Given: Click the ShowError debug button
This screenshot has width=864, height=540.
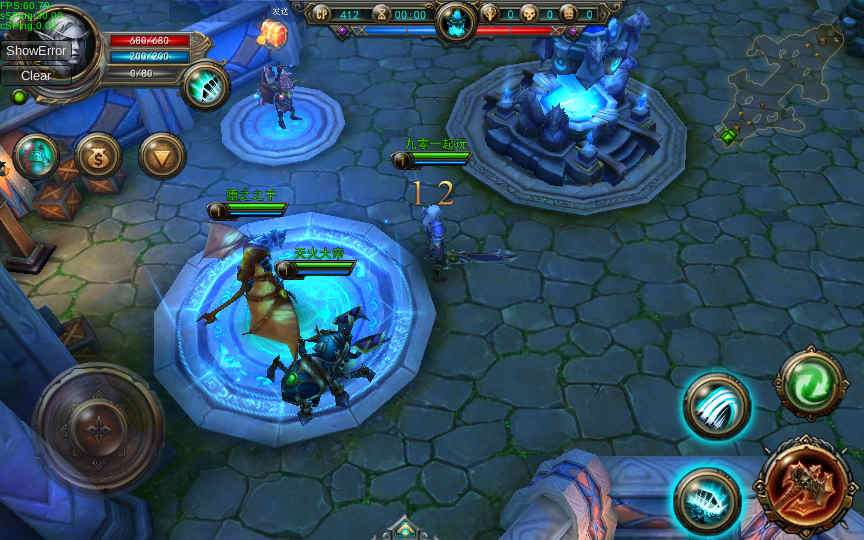Looking at the screenshot, I should click(36, 50).
